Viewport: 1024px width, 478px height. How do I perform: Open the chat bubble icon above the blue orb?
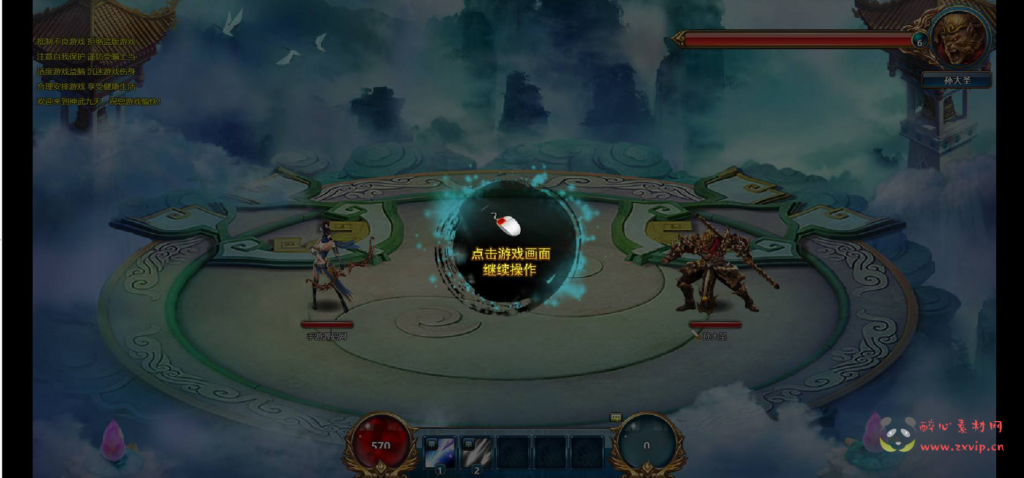616,418
